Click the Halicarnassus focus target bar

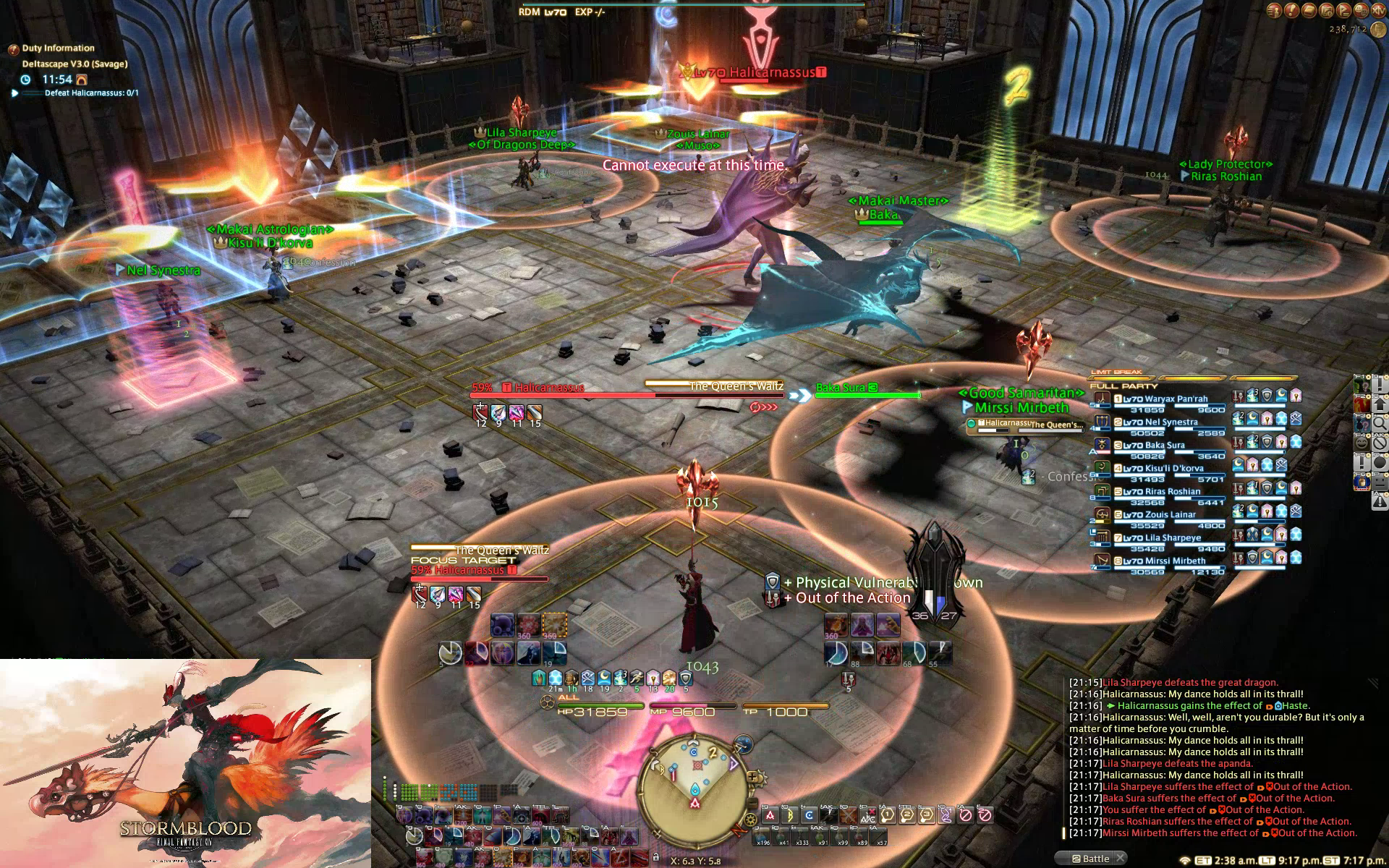(478, 571)
